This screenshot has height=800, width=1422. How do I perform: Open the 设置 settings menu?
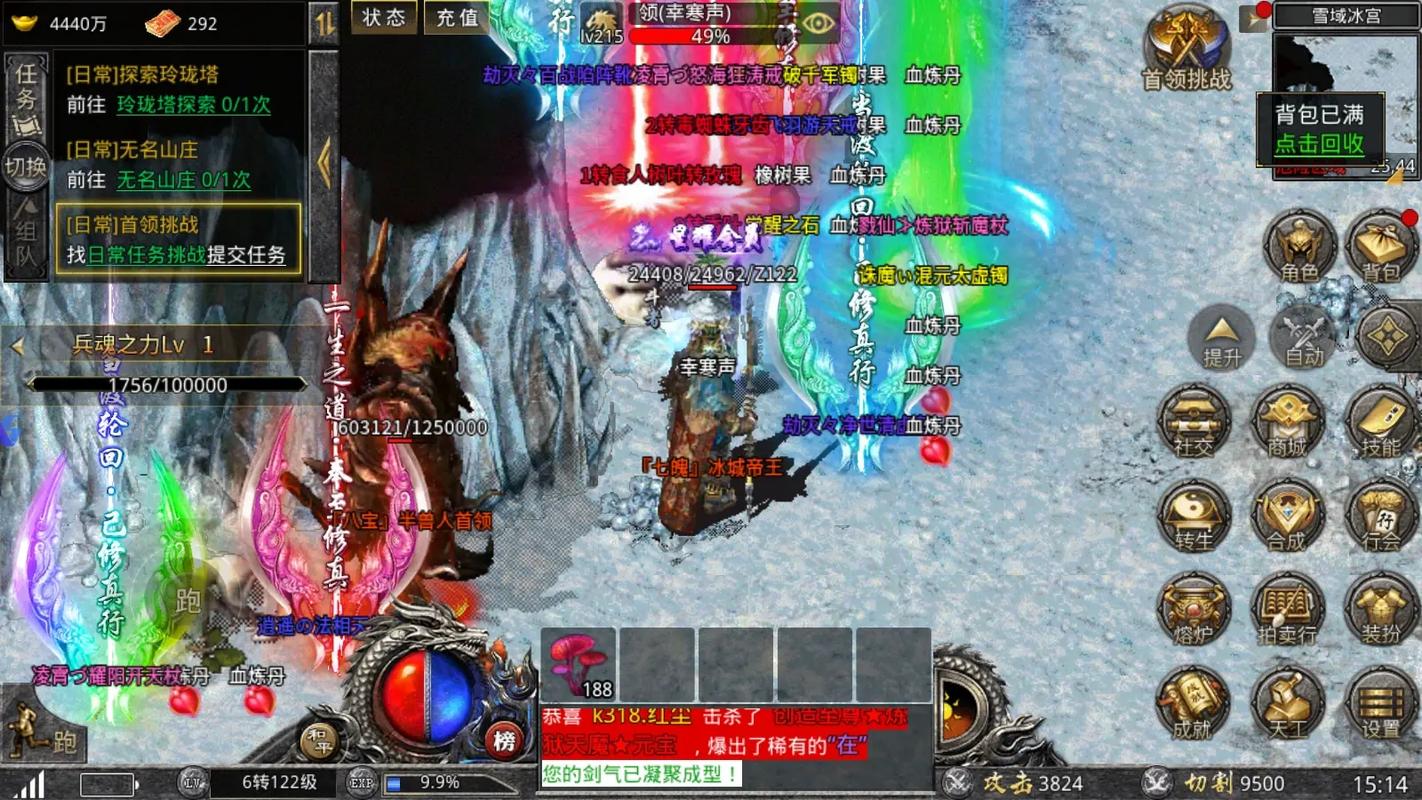coord(1381,703)
